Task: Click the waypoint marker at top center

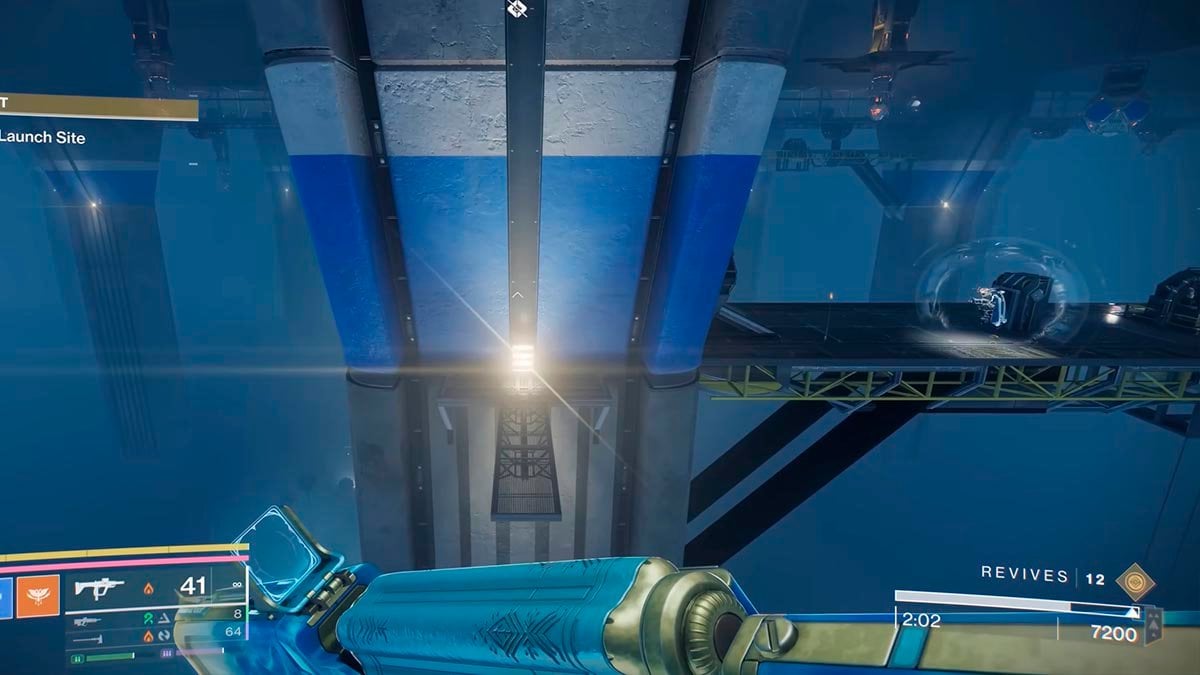Action: [517, 9]
